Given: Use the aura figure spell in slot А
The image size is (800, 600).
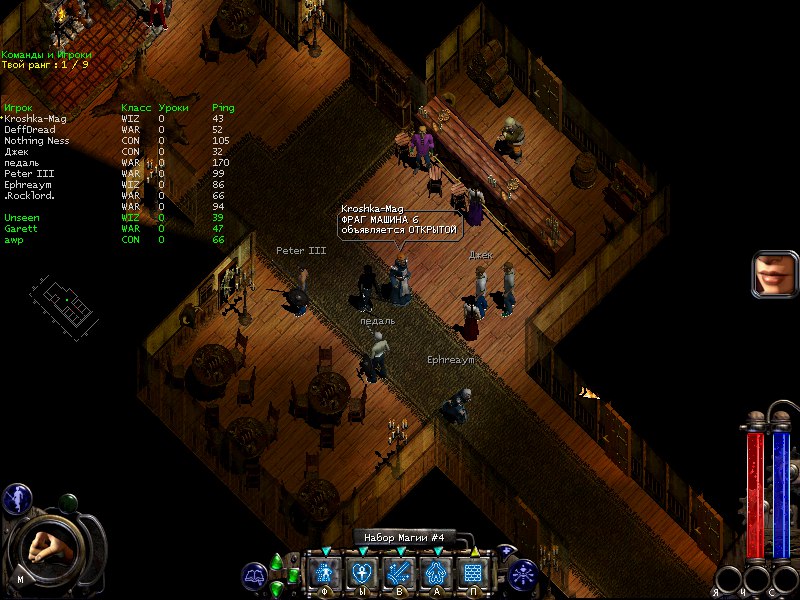Looking at the screenshot, I should point(436,573).
